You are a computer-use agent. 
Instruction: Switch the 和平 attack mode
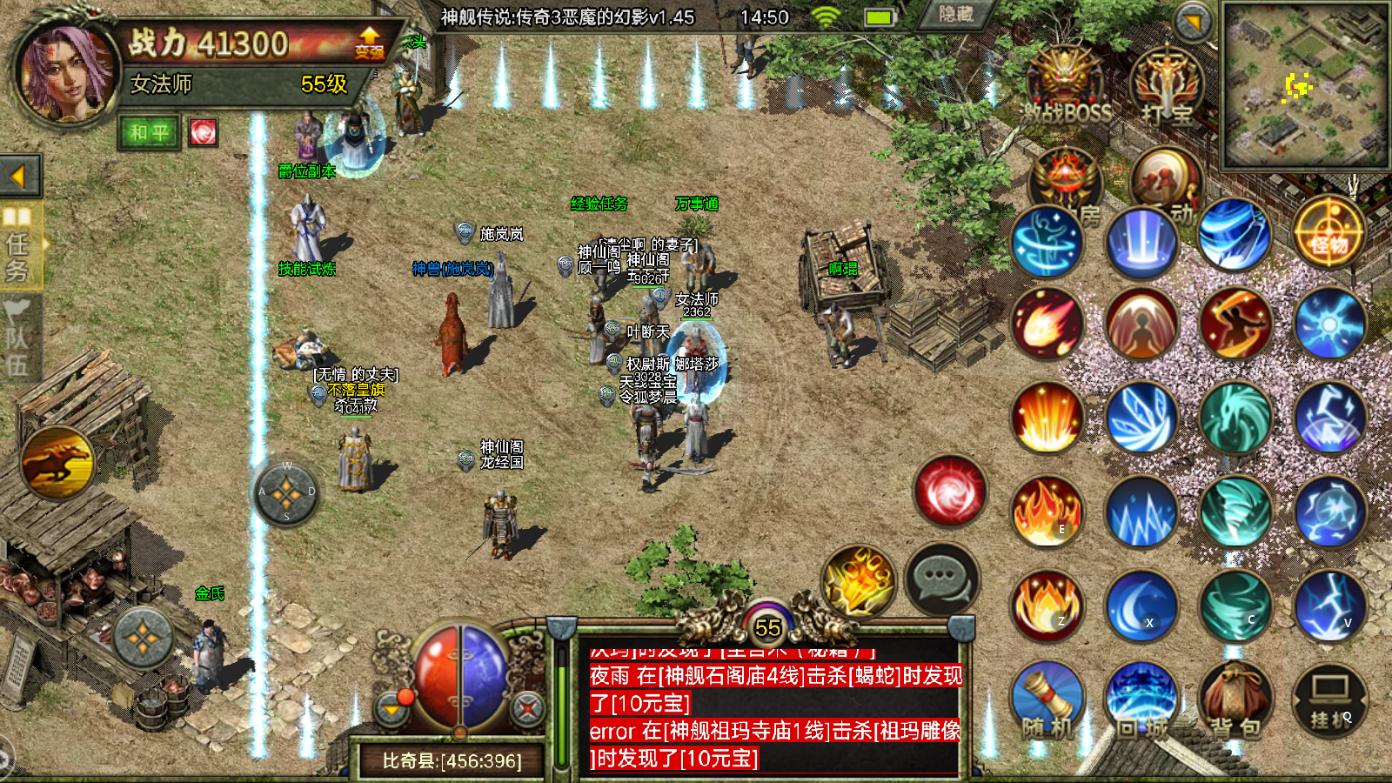tap(149, 132)
